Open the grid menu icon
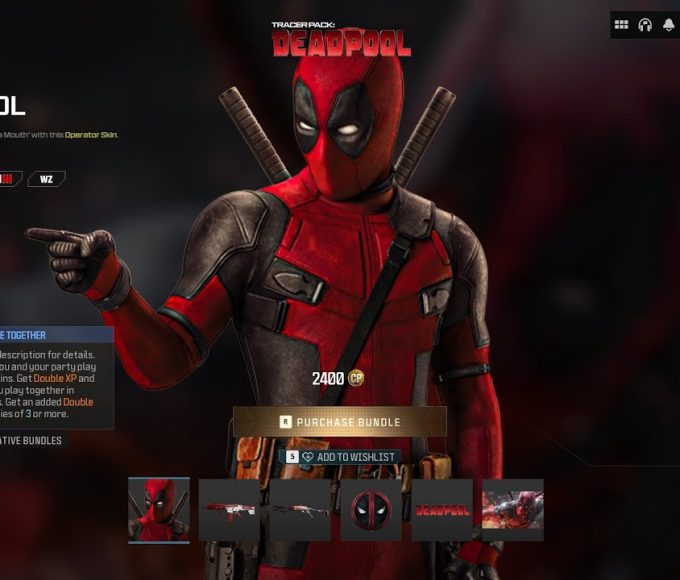This screenshot has width=680, height=580. [x=622, y=25]
